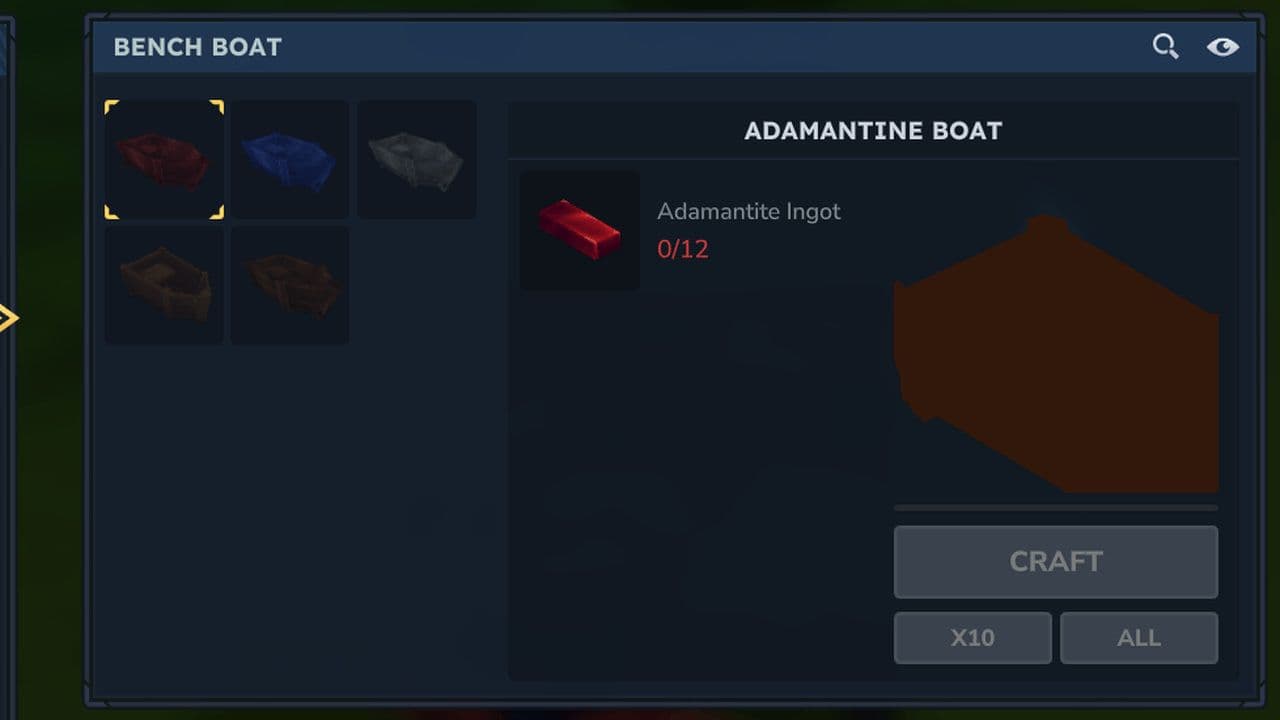Click the BENCH BOAT title text
1280x720 pixels.
[197, 46]
